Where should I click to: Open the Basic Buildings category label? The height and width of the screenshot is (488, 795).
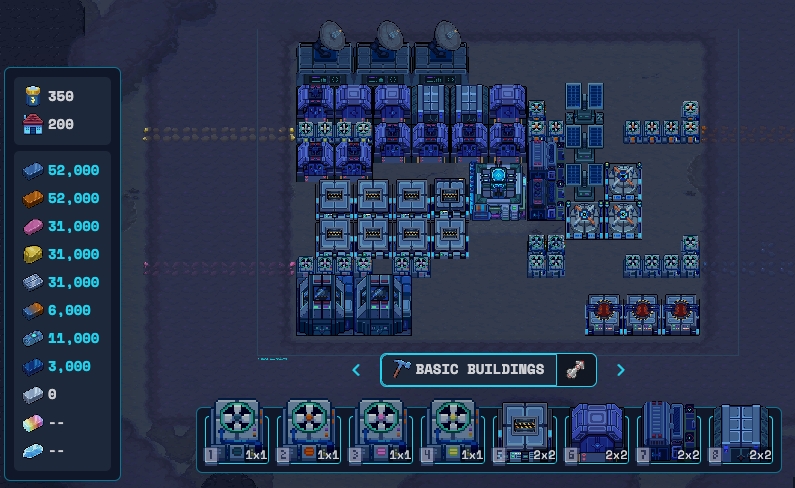(470, 370)
